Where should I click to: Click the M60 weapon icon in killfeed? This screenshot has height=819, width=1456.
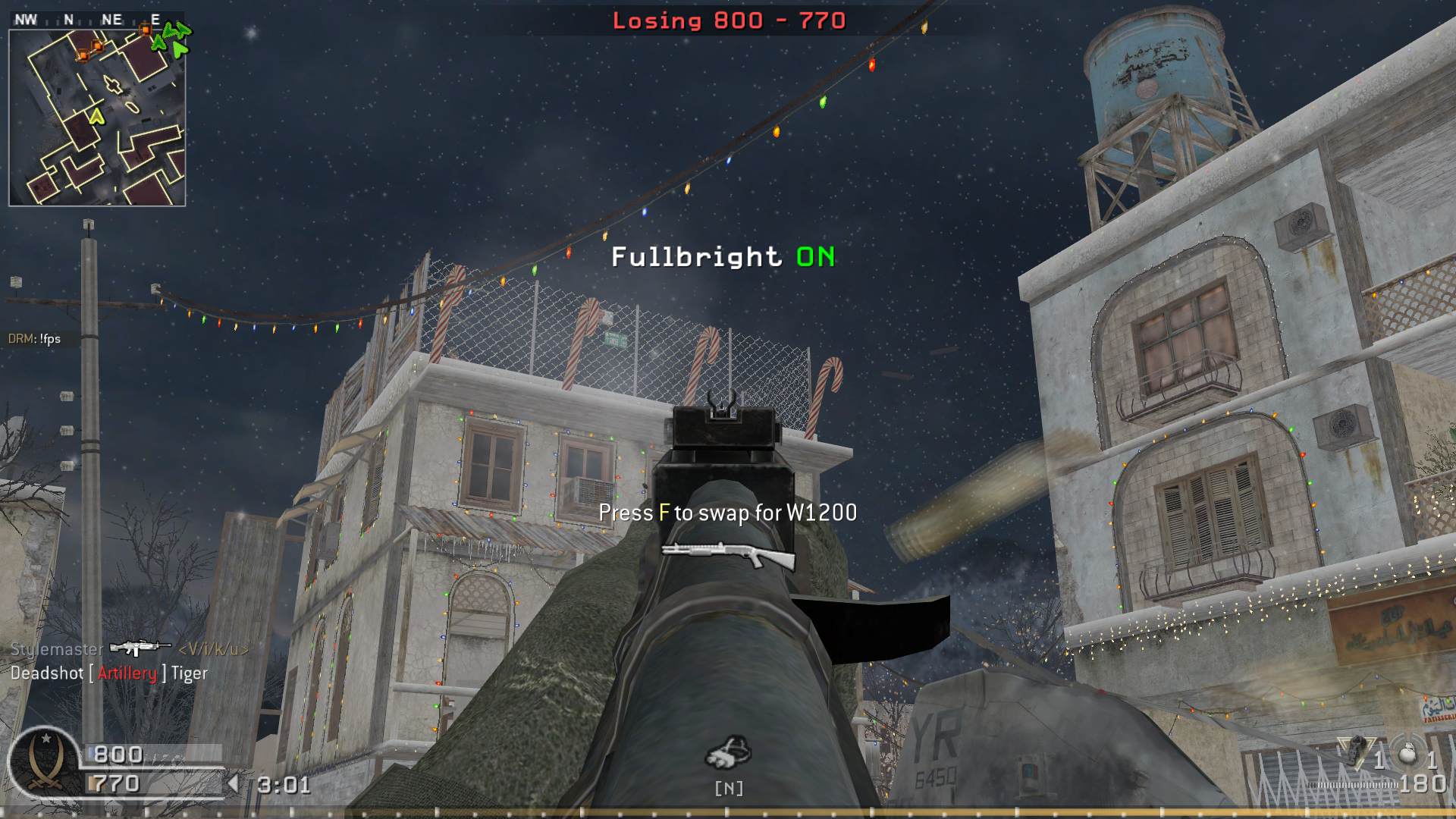click(140, 649)
